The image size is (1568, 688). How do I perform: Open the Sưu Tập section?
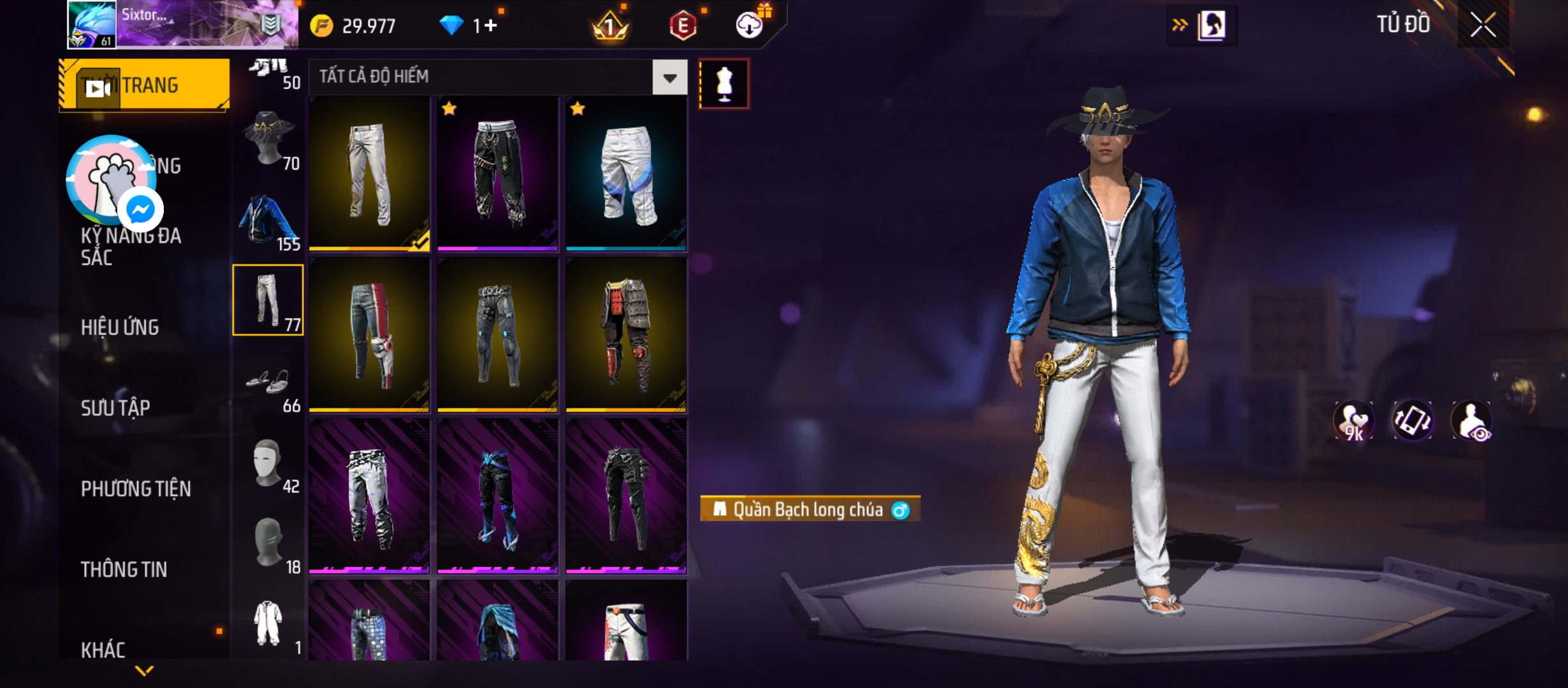(115, 408)
